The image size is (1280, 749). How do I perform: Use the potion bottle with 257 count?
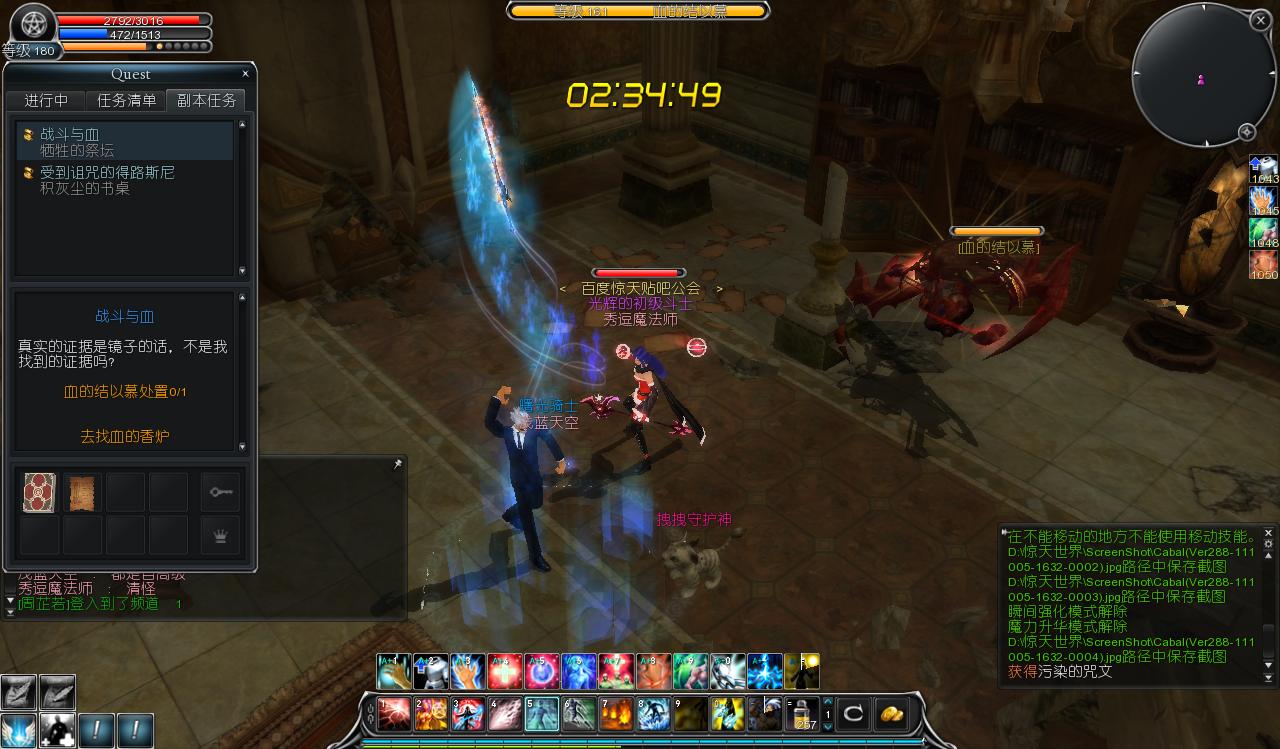pos(802,714)
